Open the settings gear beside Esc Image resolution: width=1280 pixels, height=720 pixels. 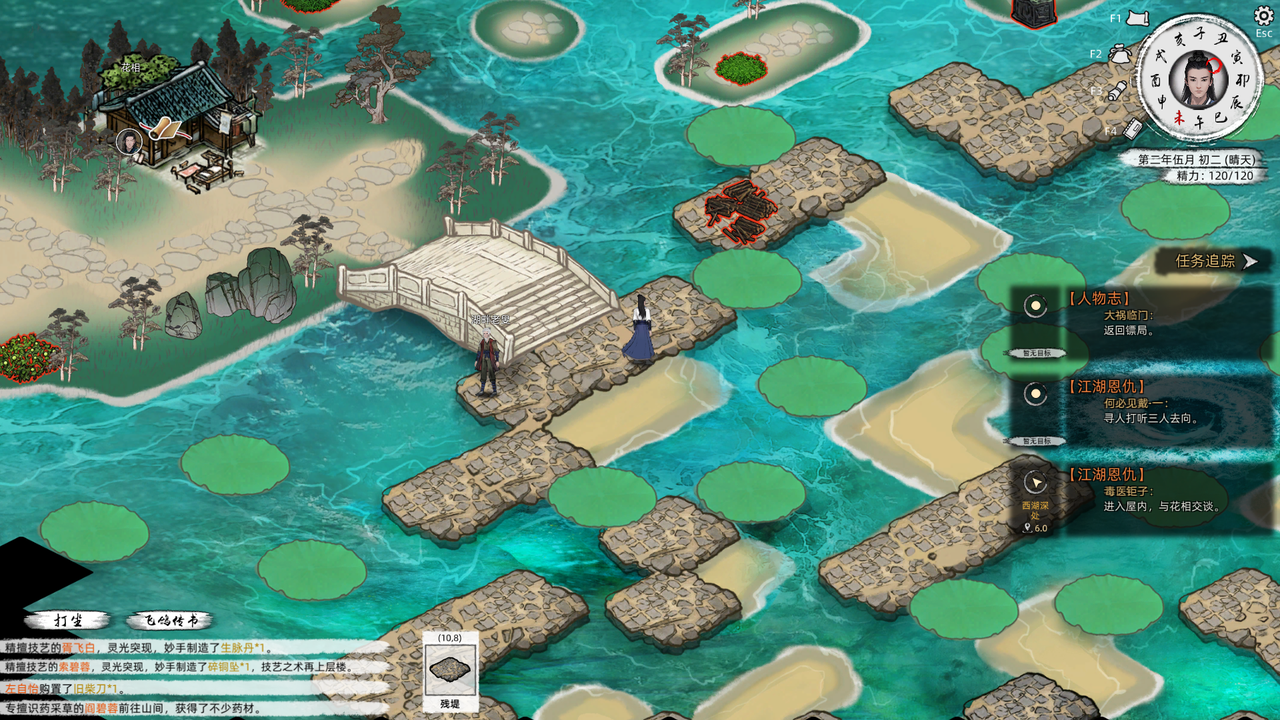click(1263, 17)
